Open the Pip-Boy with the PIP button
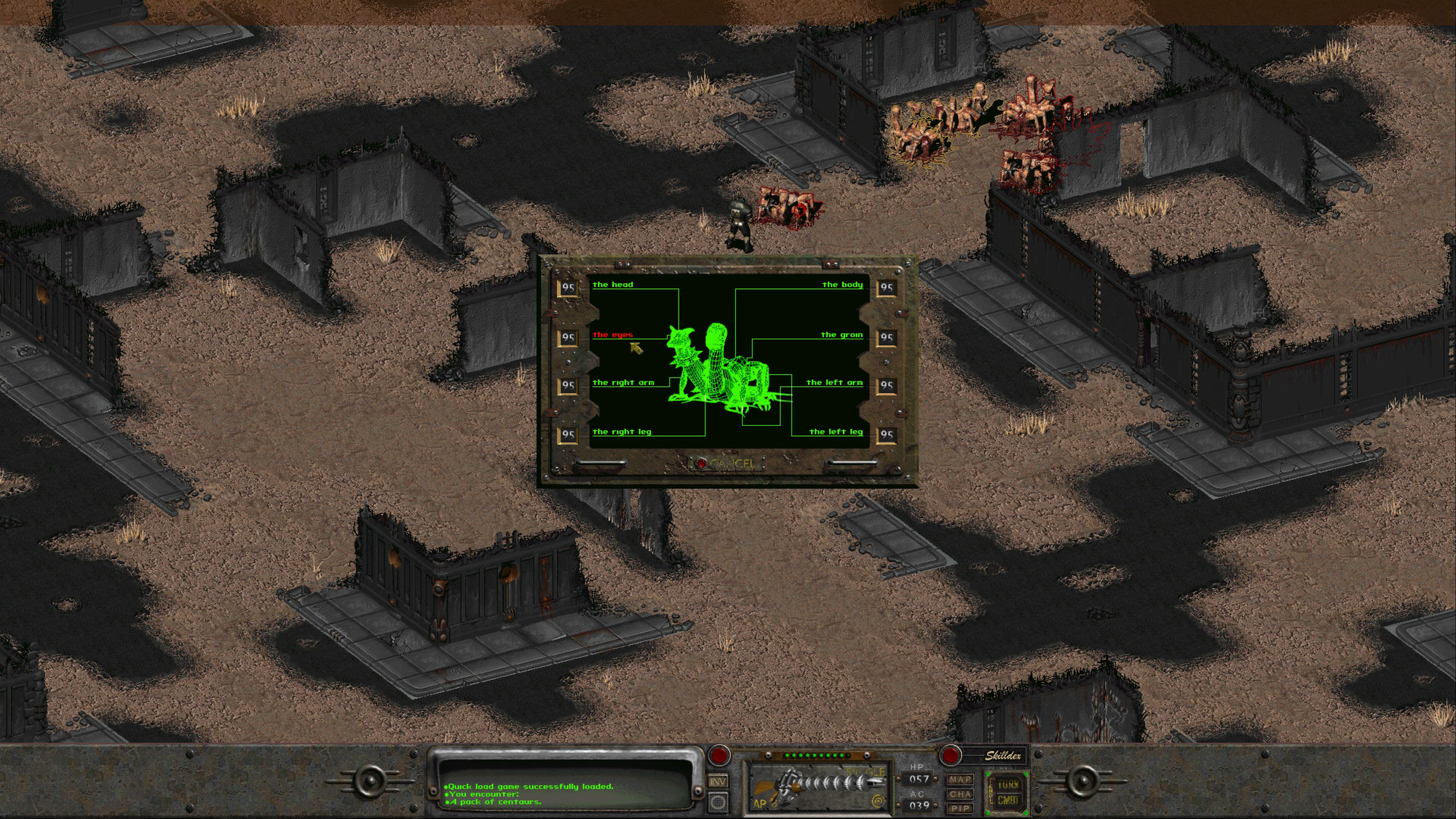Viewport: 1456px width, 819px height. pyautogui.click(x=961, y=810)
